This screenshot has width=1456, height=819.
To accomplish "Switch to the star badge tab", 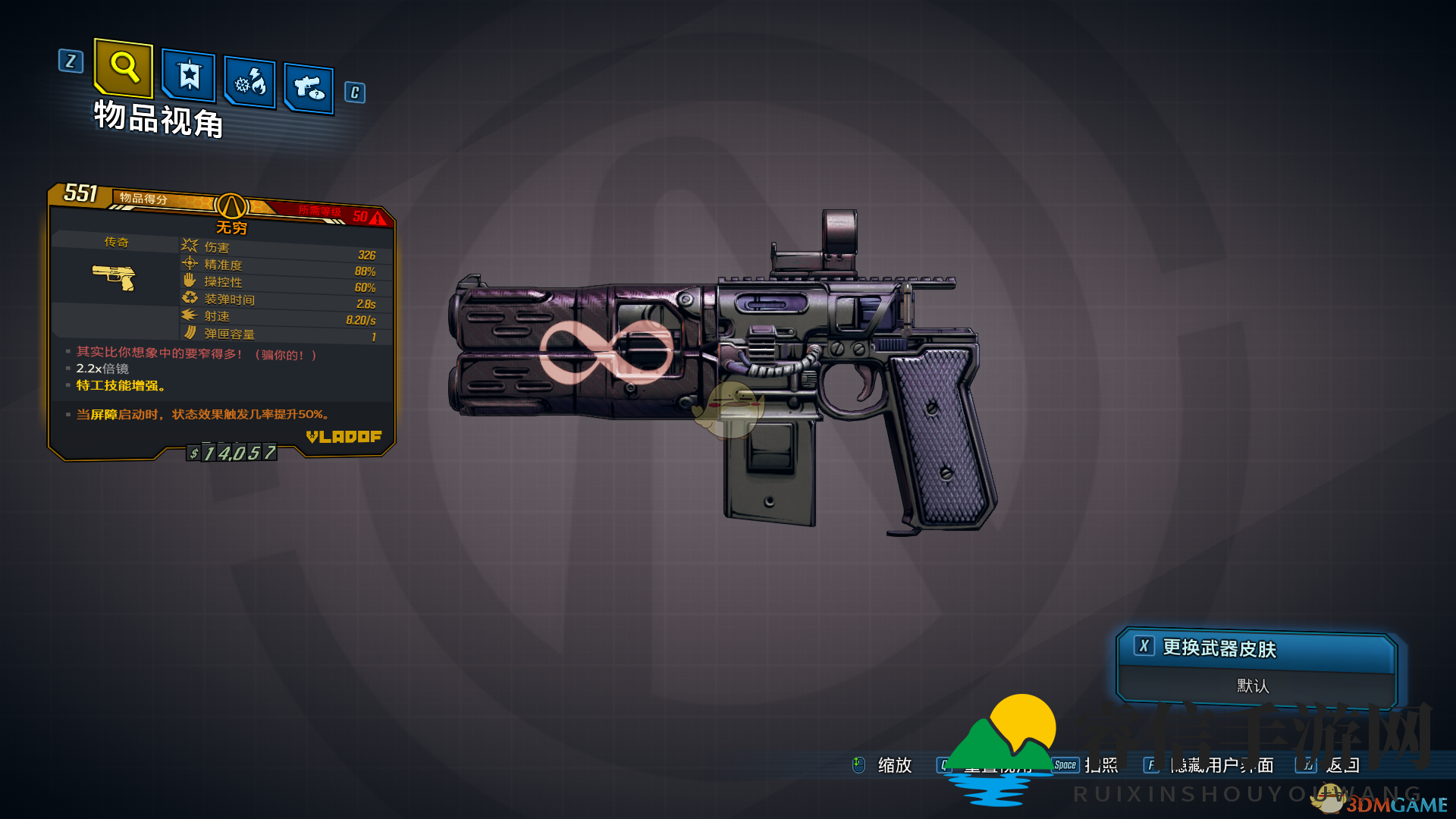I will (189, 76).
